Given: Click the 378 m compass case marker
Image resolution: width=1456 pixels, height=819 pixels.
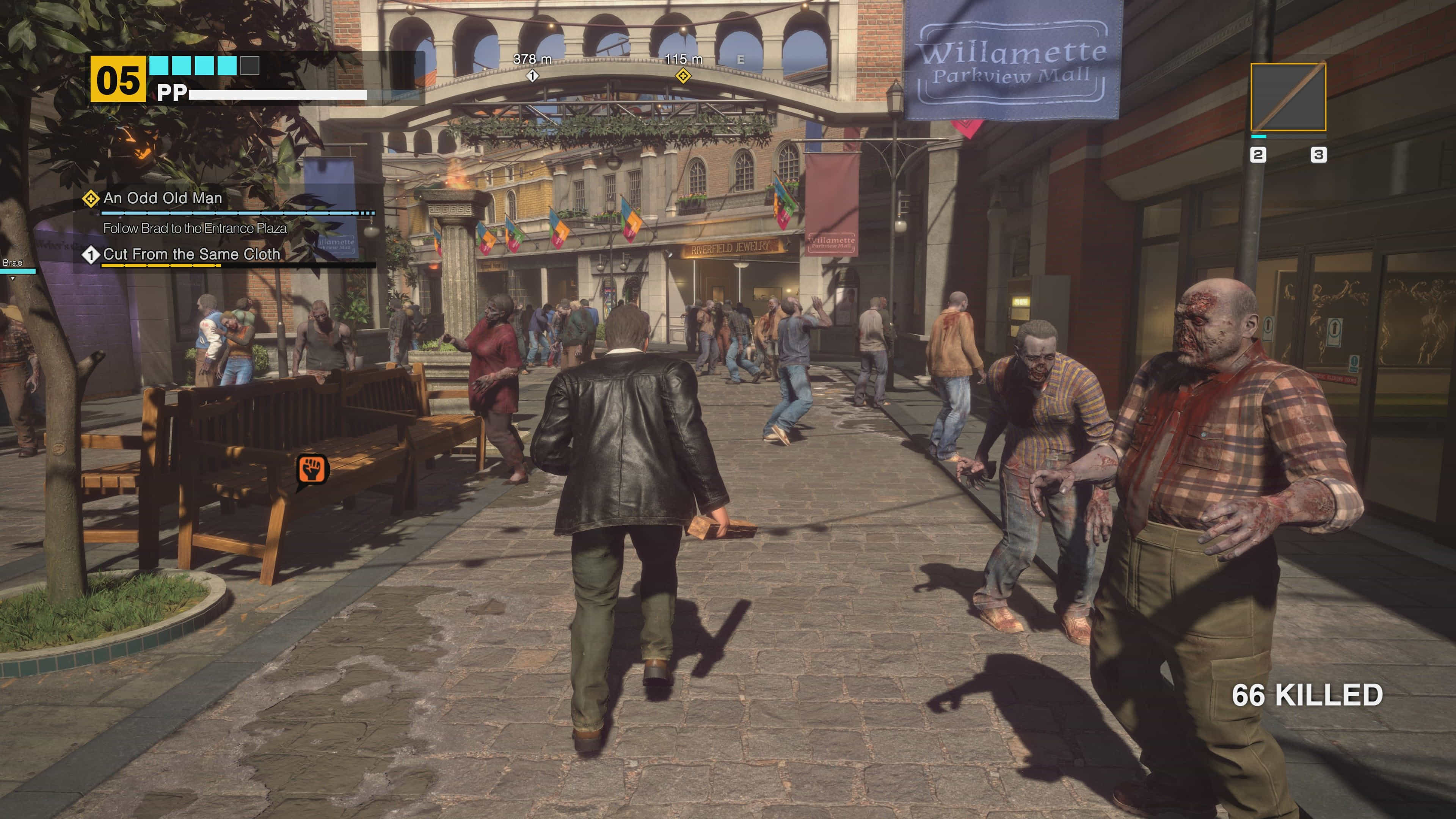Looking at the screenshot, I should pos(532,75).
